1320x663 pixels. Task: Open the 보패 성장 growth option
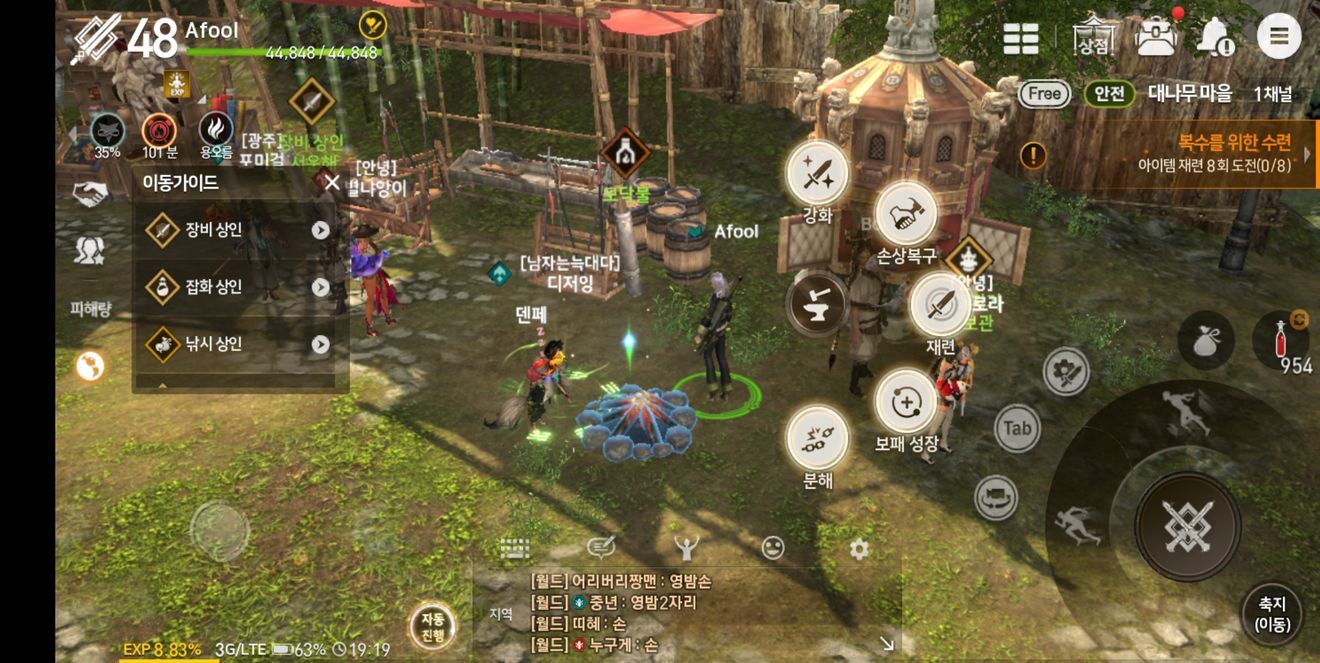[906, 402]
